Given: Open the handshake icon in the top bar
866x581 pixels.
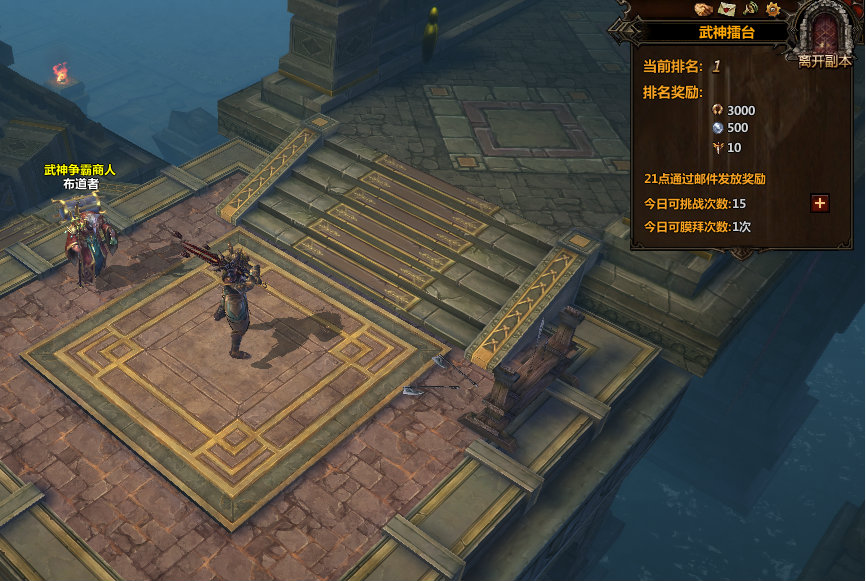Looking at the screenshot, I should [x=704, y=9].
